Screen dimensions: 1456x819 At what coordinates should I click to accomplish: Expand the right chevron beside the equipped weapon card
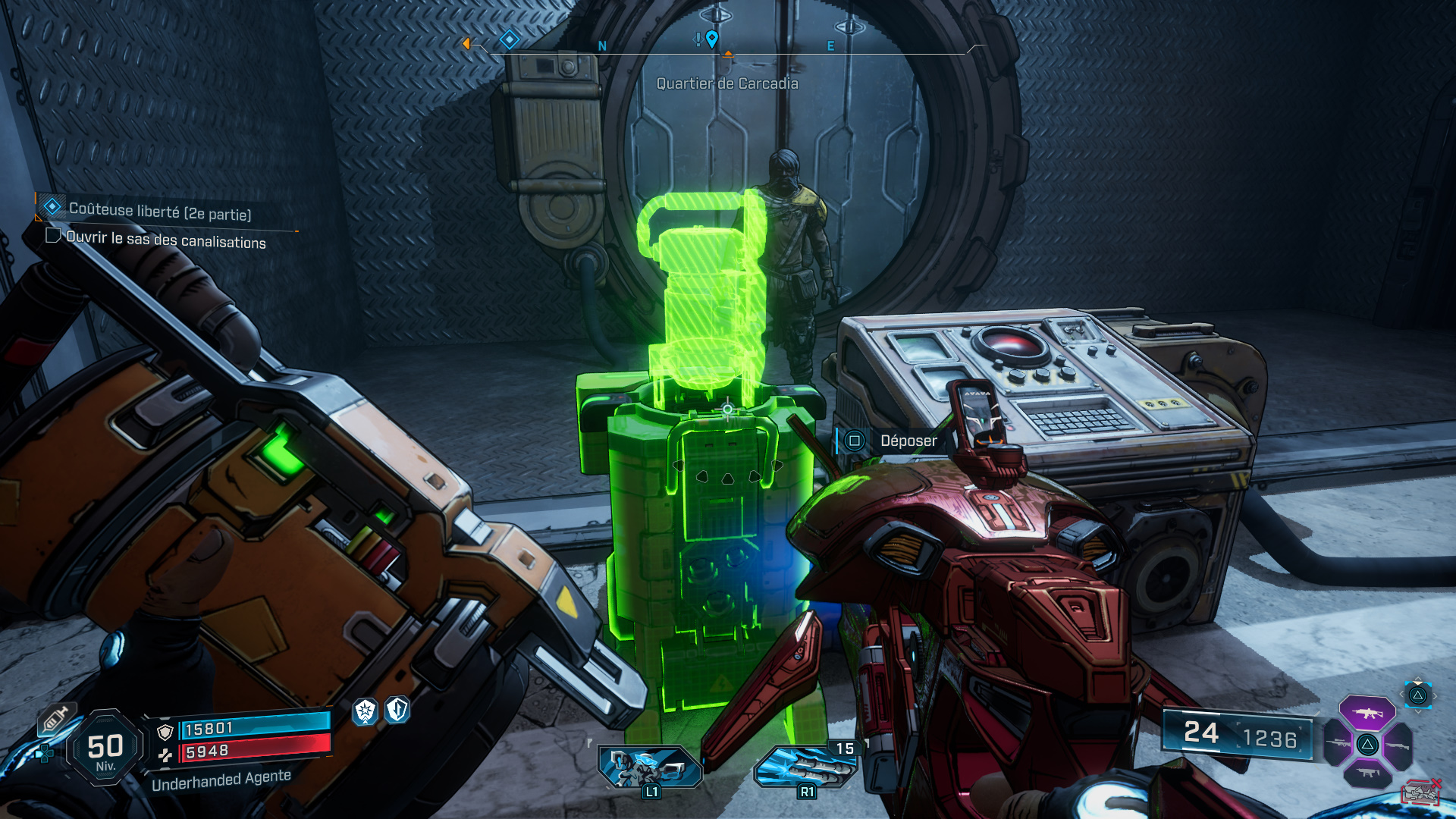(1436, 695)
